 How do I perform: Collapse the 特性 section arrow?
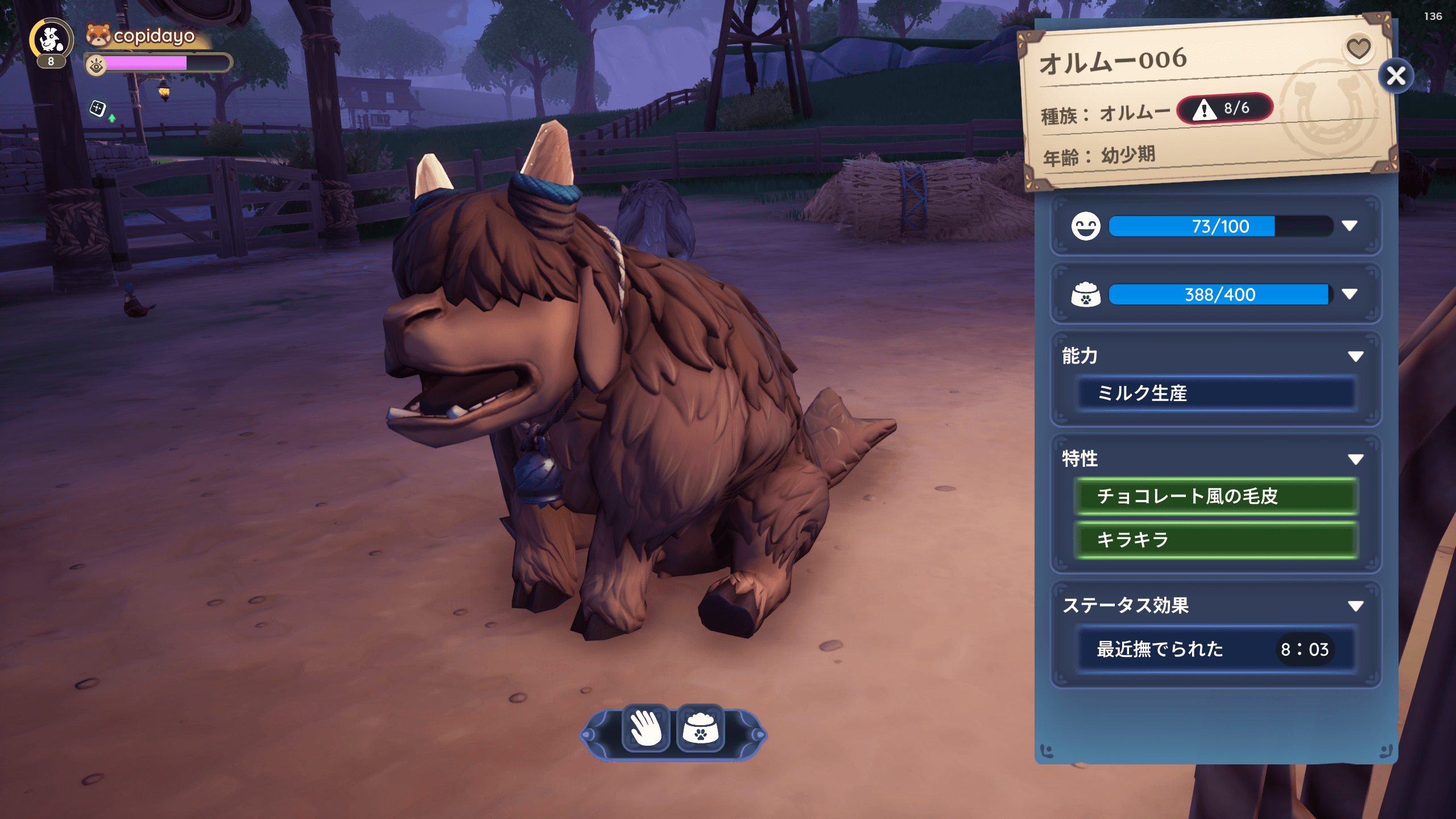click(1355, 459)
